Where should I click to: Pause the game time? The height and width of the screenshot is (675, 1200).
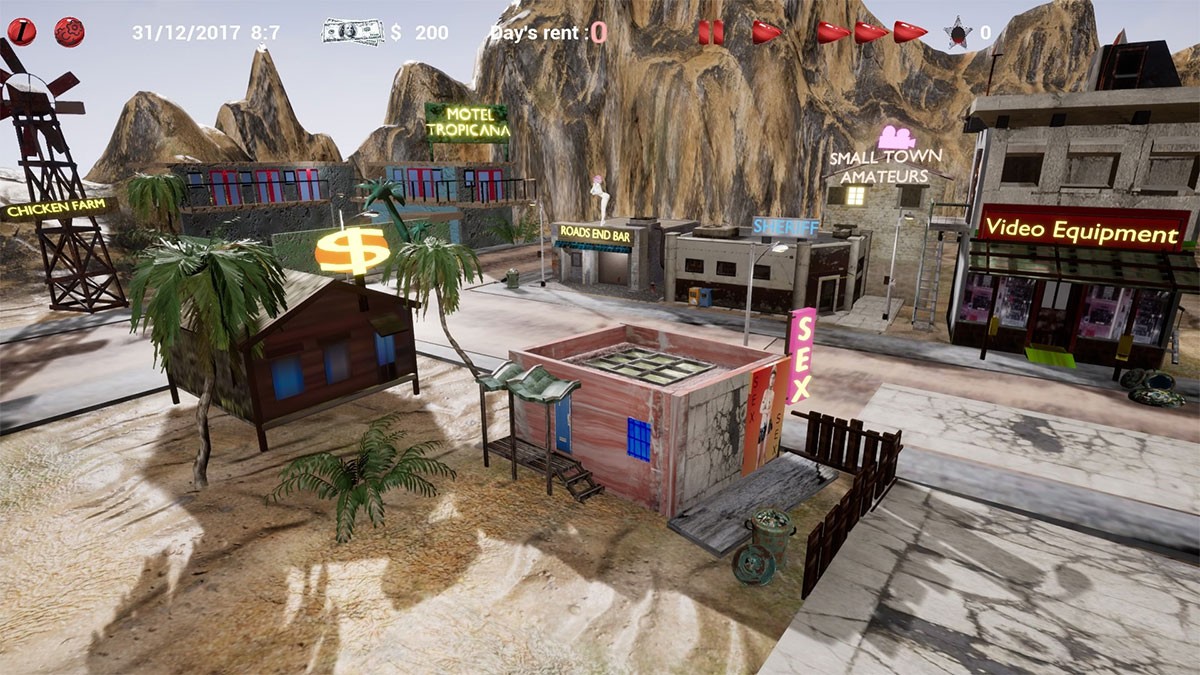(x=711, y=32)
